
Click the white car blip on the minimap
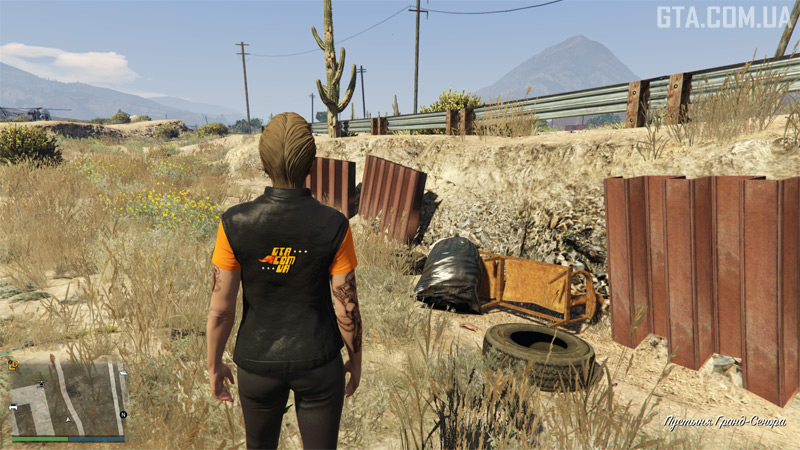(x=13, y=408)
